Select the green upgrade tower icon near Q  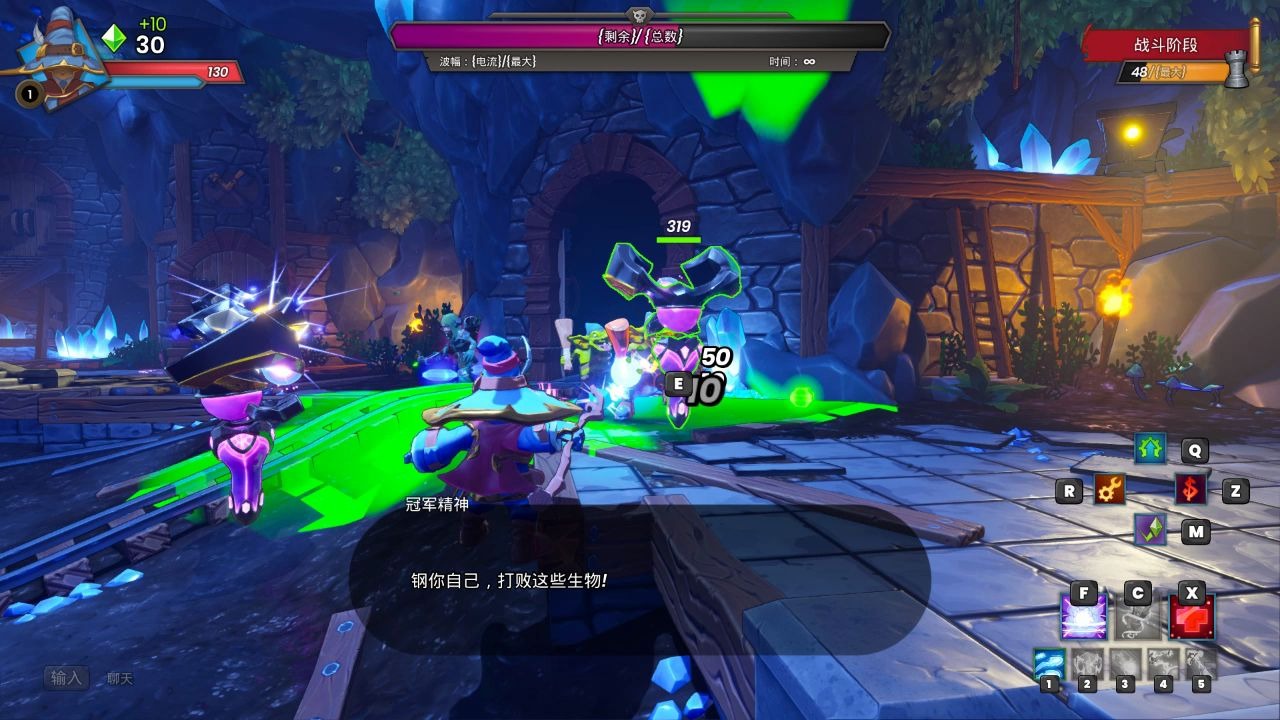pos(1148,449)
